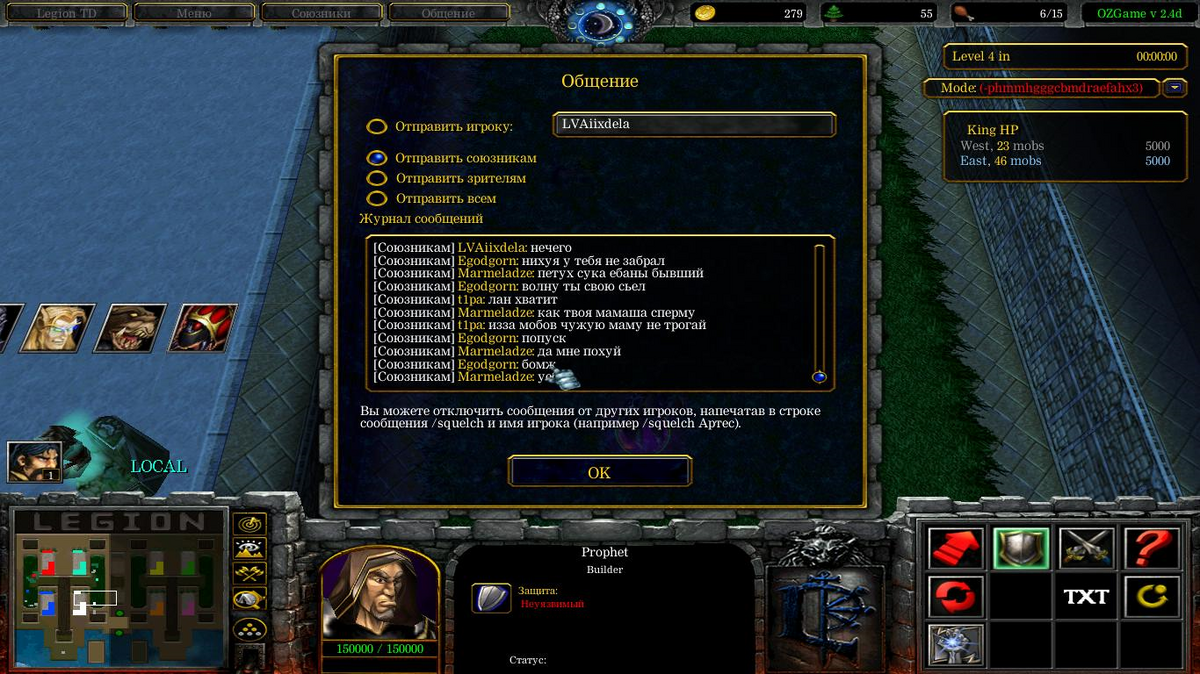
Task: Click the yellow curved arrow command icon
Action: click(x=1151, y=597)
